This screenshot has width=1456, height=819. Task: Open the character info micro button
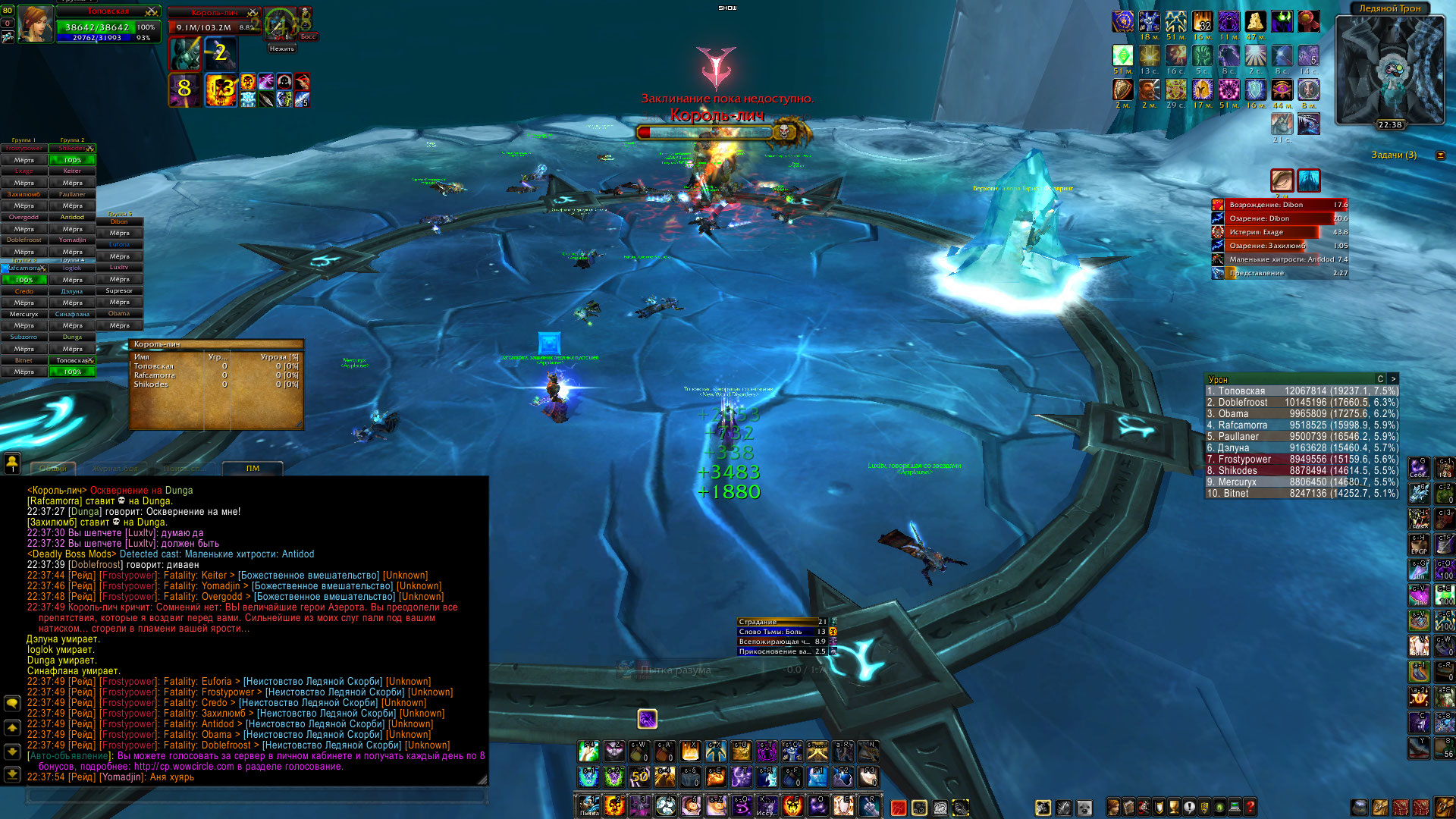click(1113, 807)
